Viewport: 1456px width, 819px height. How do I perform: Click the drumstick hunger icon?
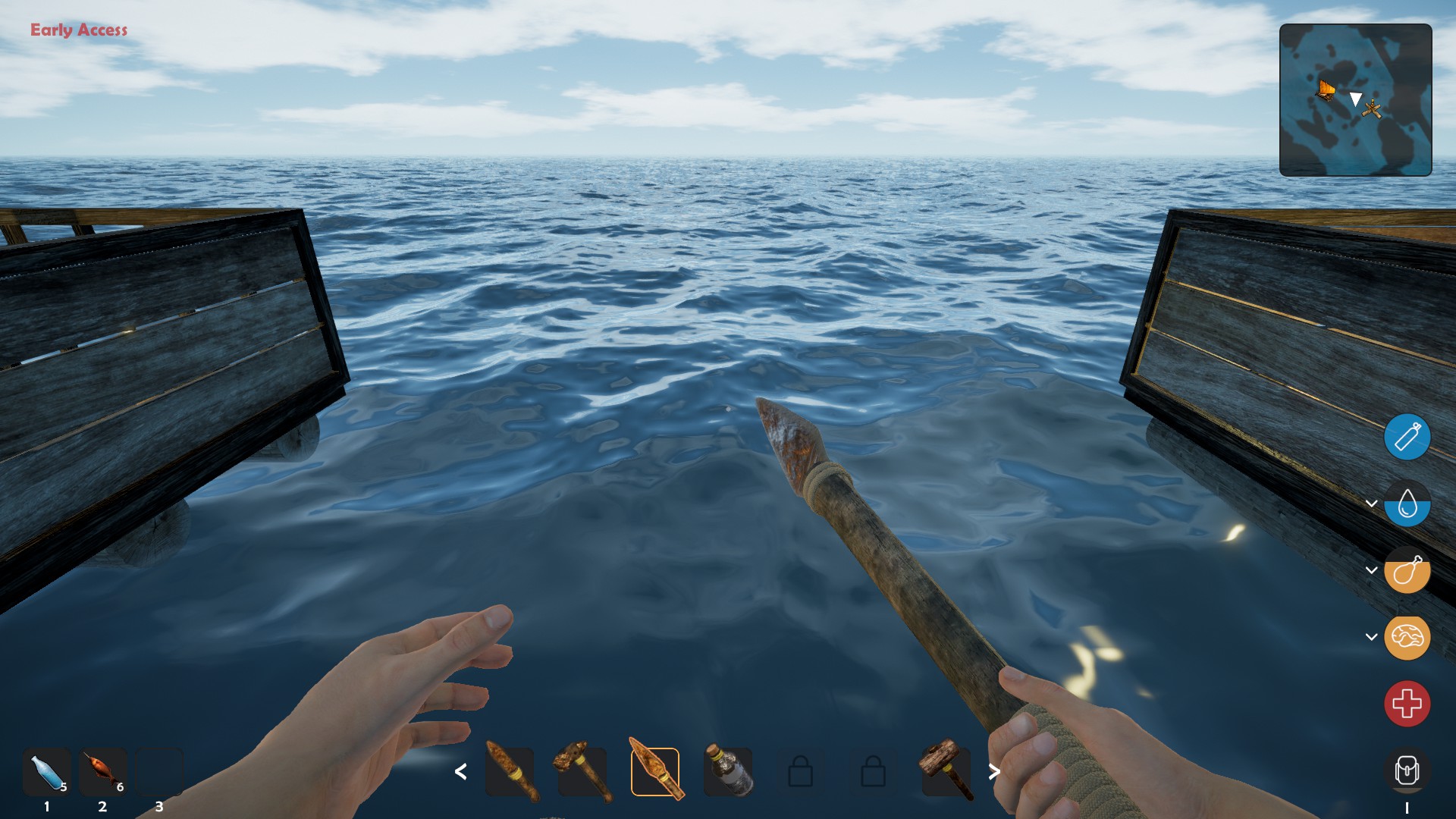(1407, 570)
